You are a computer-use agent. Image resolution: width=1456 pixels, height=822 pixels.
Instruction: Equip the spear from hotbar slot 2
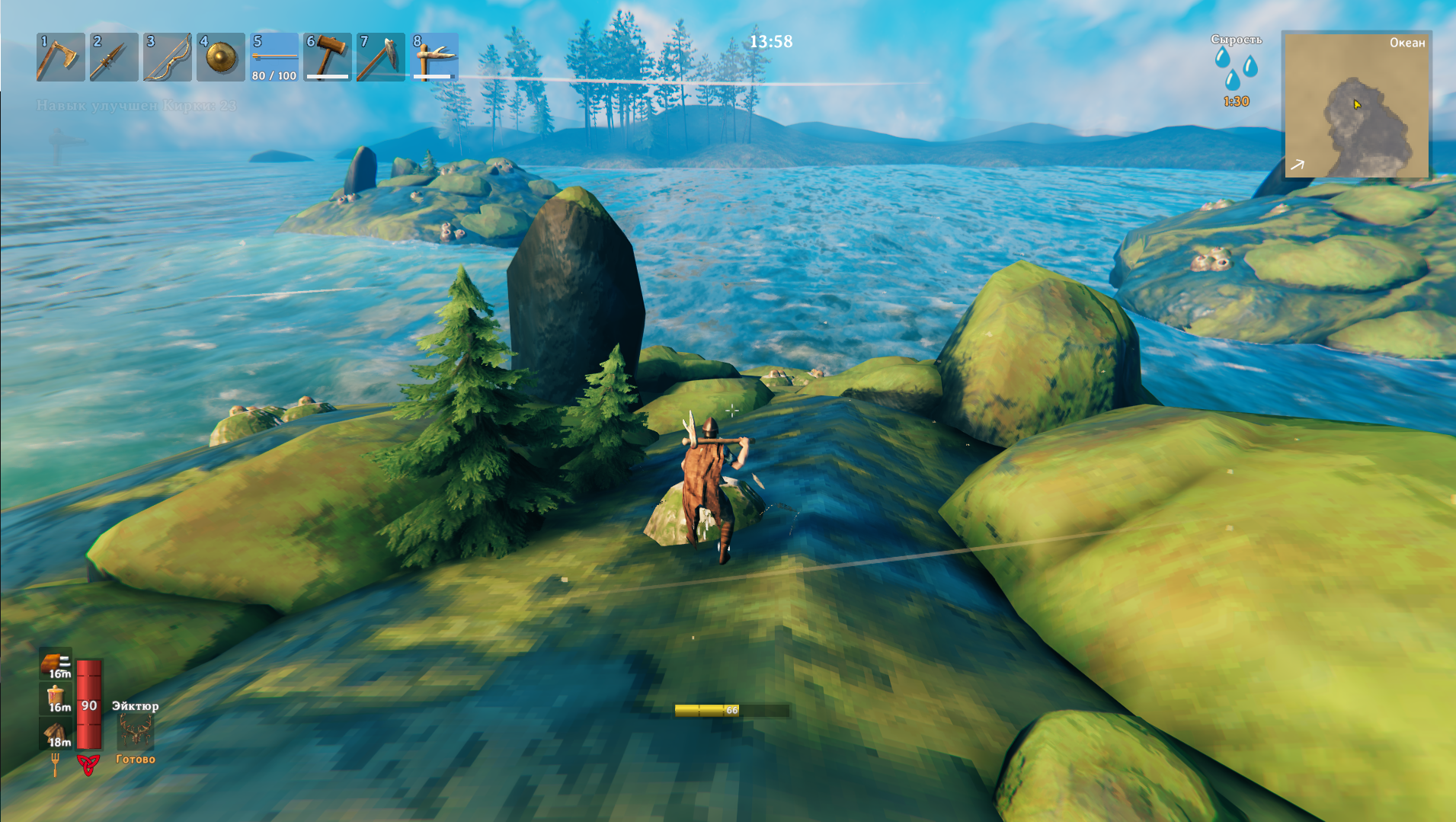[x=114, y=57]
